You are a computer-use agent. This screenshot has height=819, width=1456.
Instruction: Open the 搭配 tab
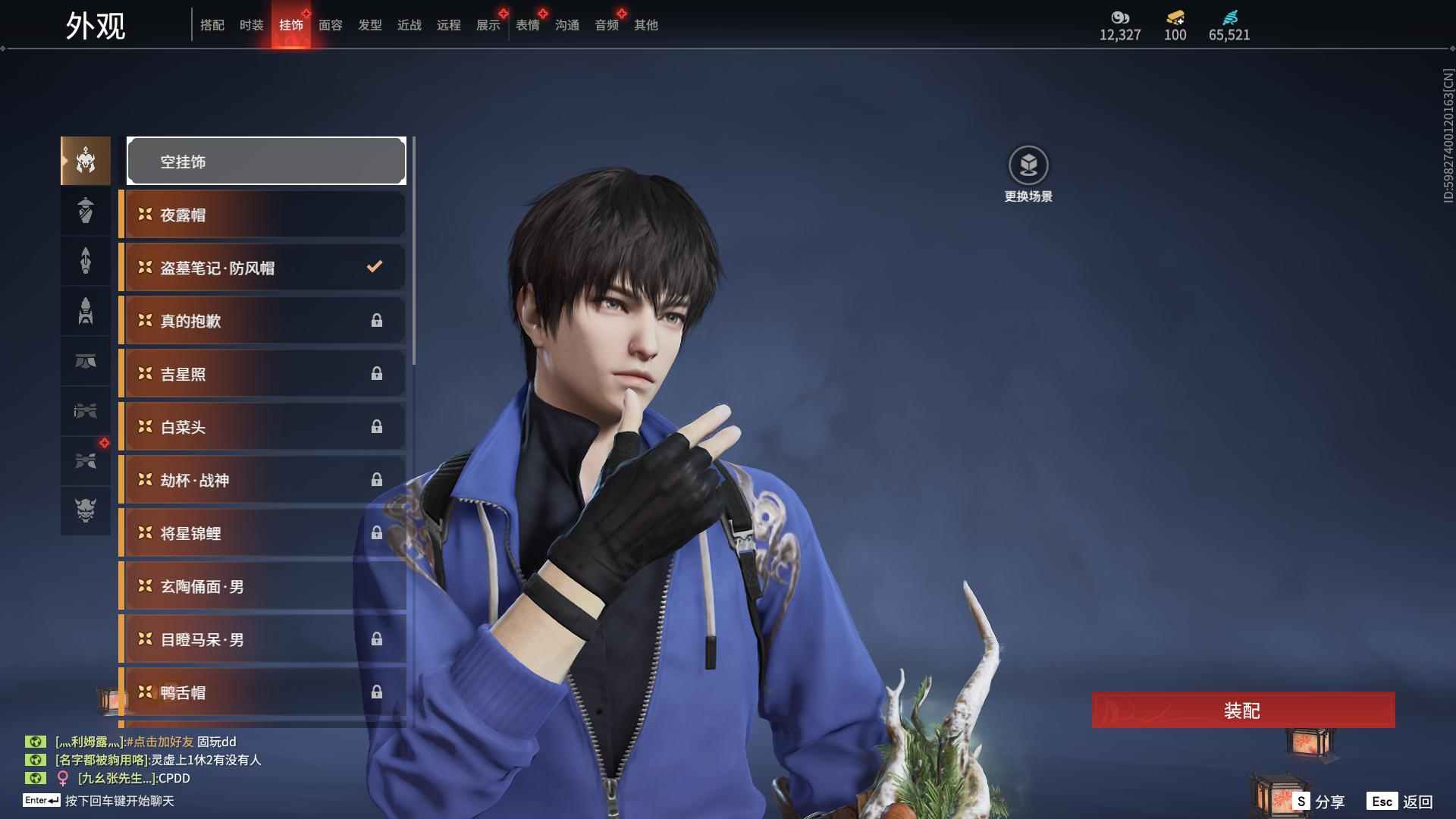pos(212,25)
